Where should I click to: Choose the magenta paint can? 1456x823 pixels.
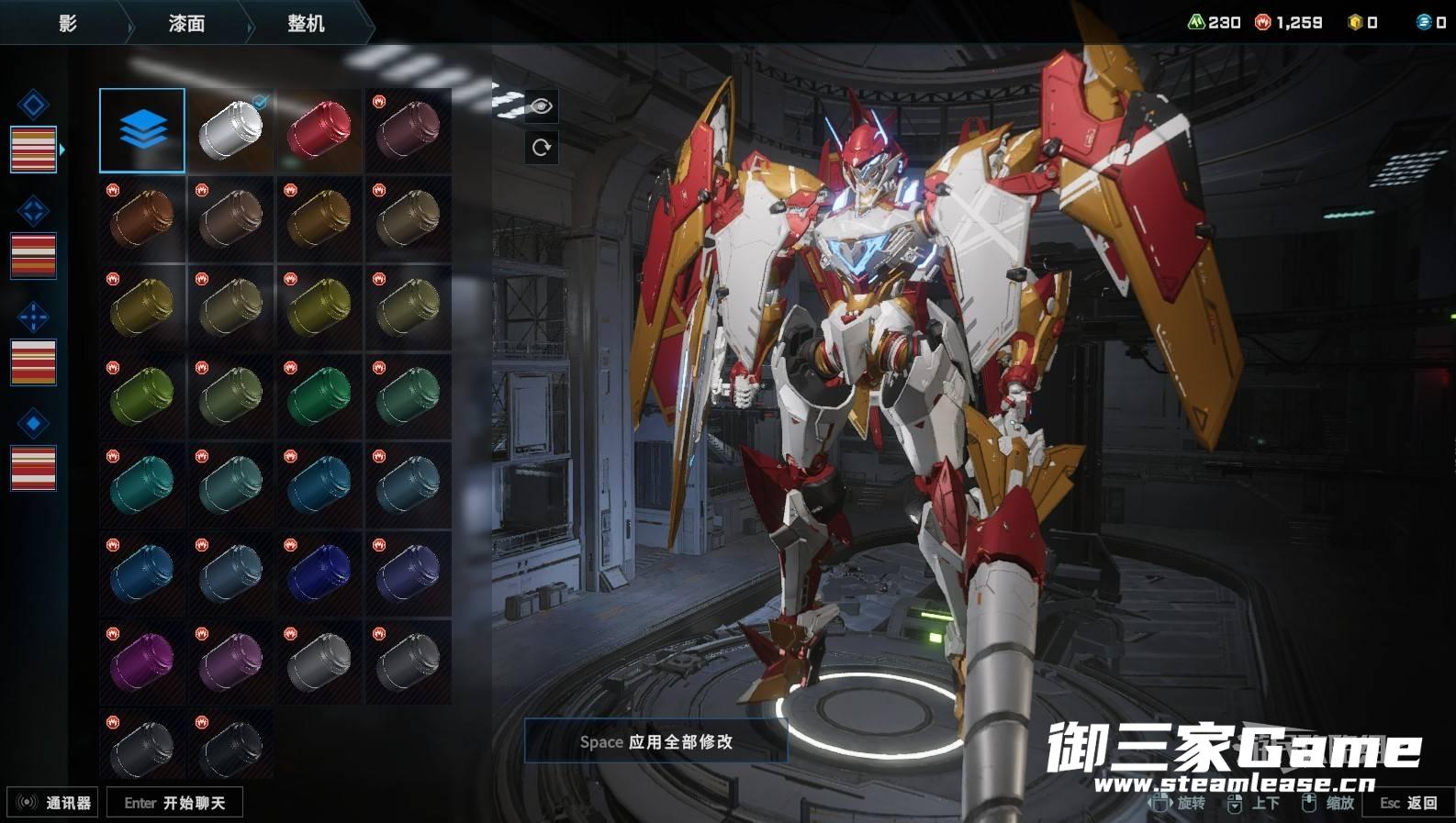point(142,662)
